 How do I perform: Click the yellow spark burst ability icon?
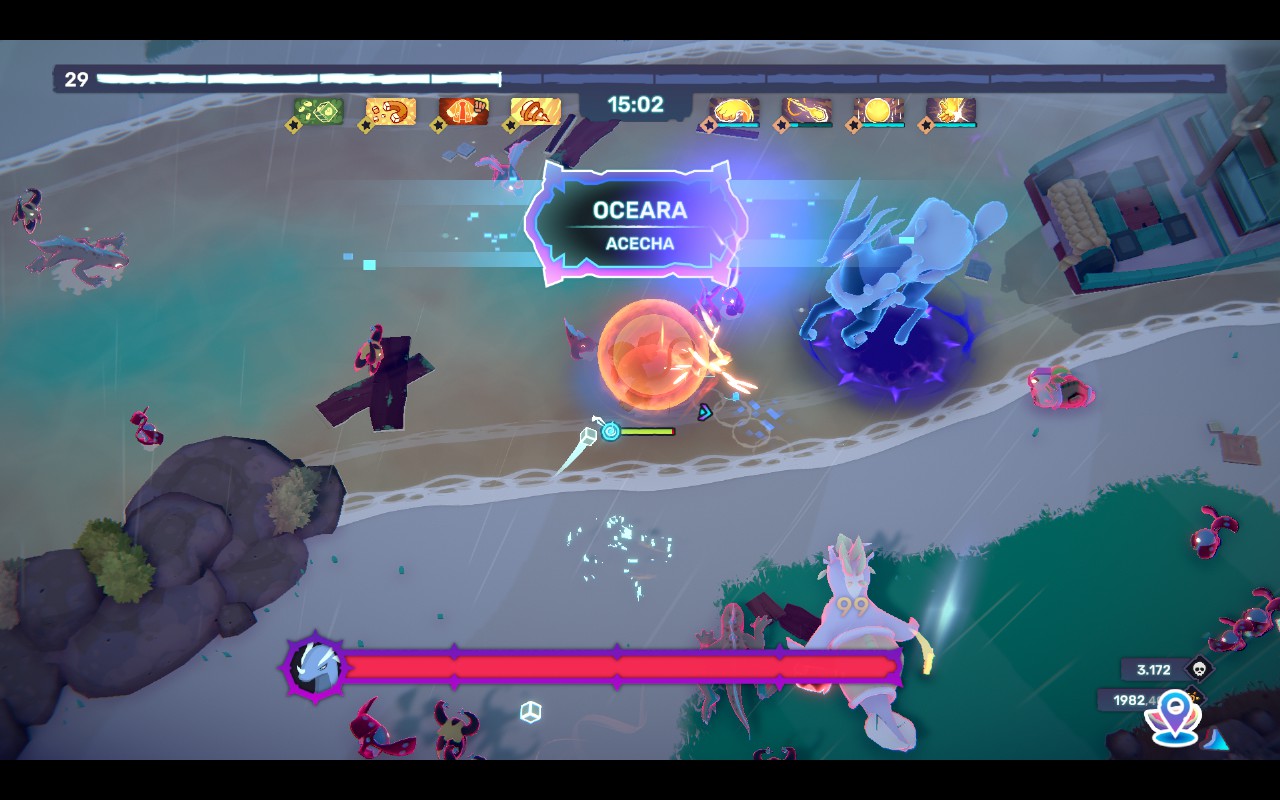pyautogui.click(x=951, y=111)
